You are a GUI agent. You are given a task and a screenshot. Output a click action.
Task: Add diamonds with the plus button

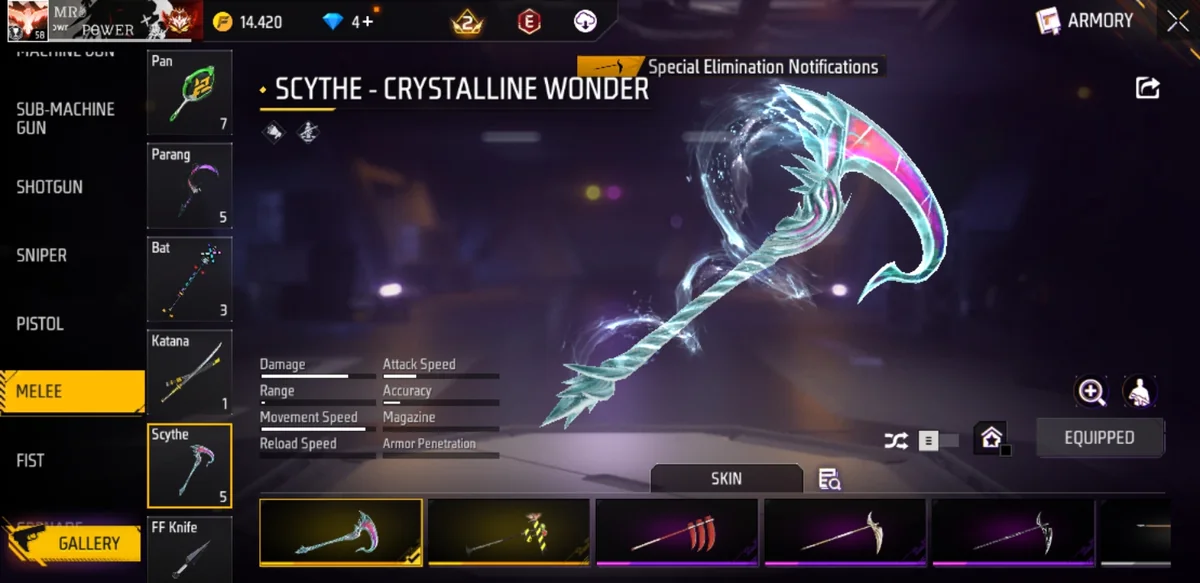click(x=367, y=21)
